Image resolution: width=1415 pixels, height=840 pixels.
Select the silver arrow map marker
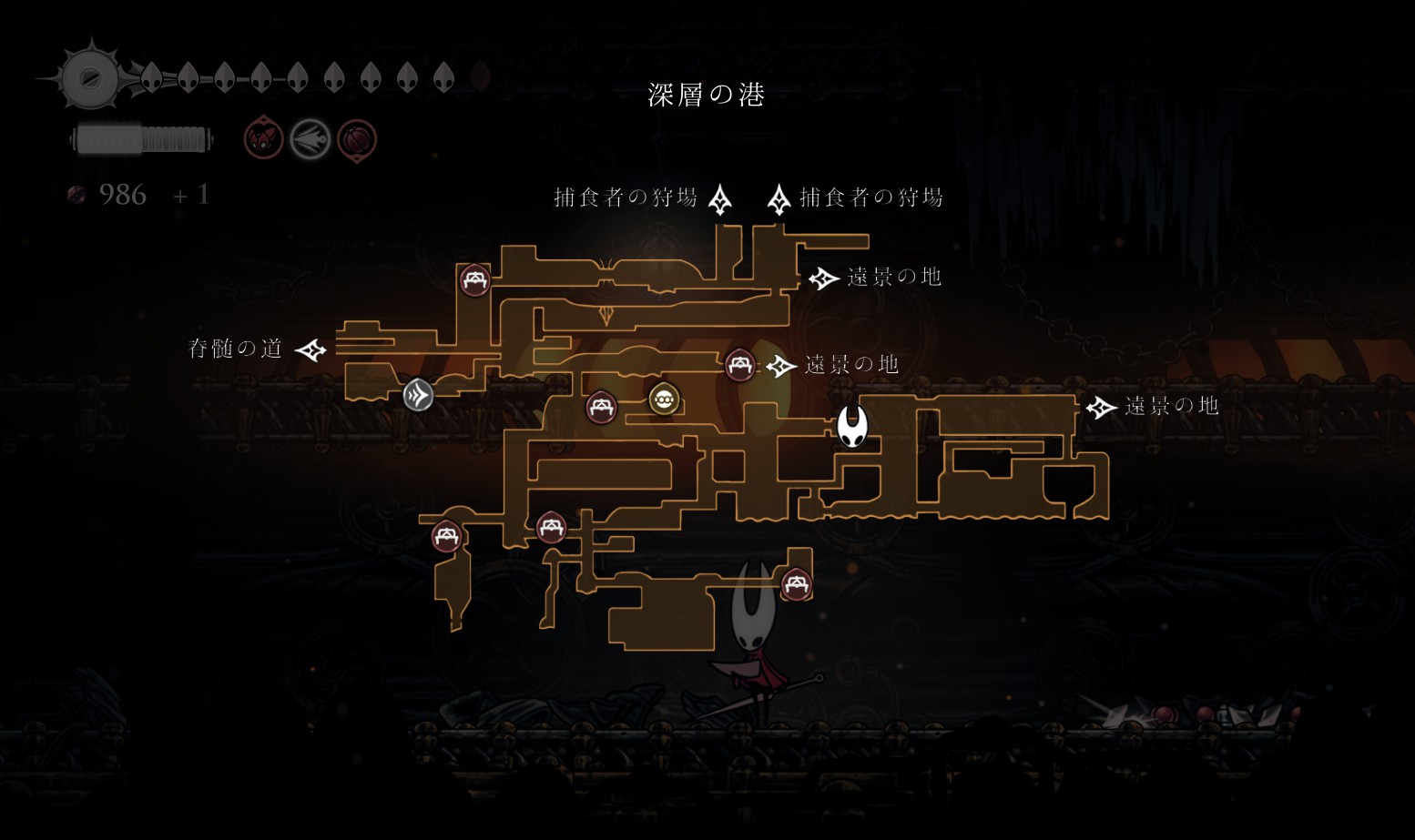pyautogui.click(x=418, y=394)
